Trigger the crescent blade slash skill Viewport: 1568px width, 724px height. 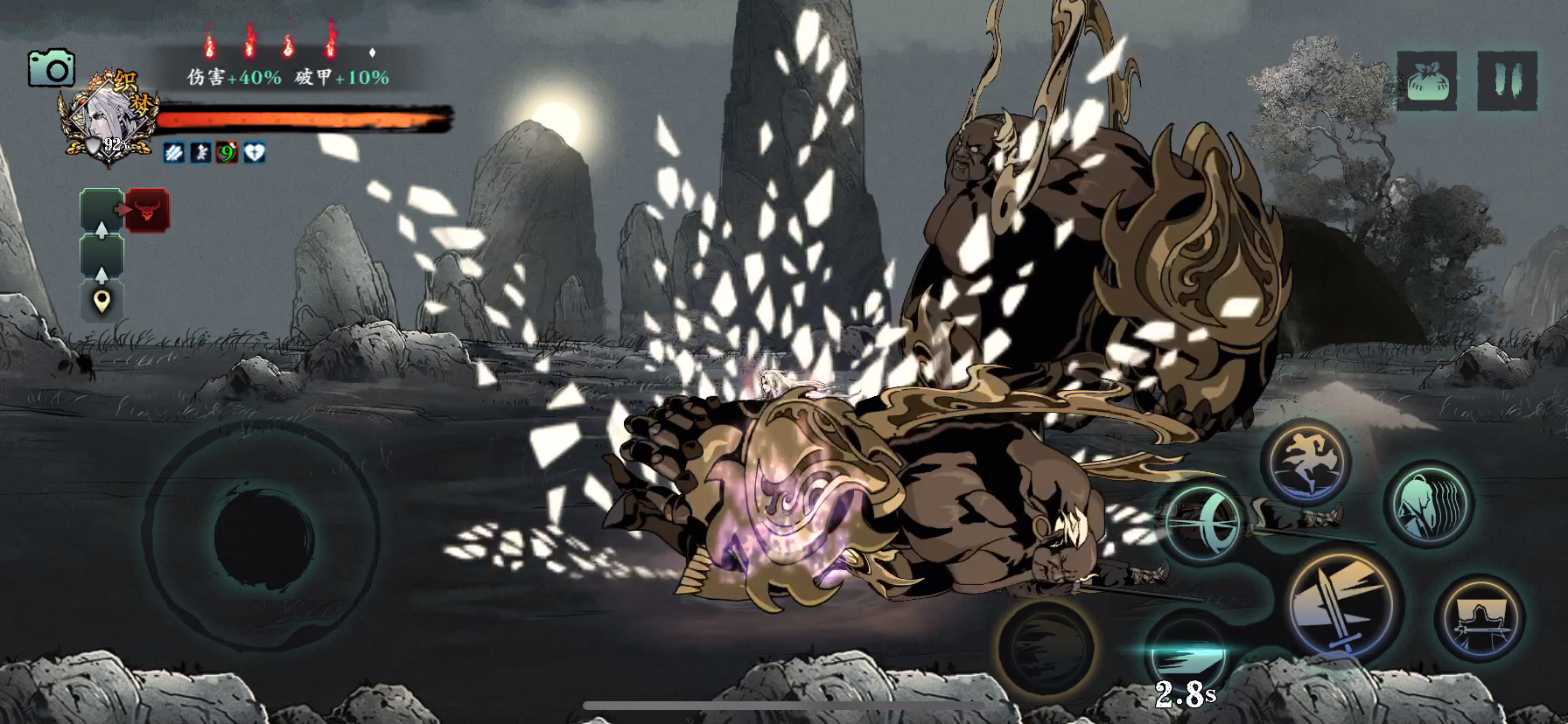[x=1201, y=522]
